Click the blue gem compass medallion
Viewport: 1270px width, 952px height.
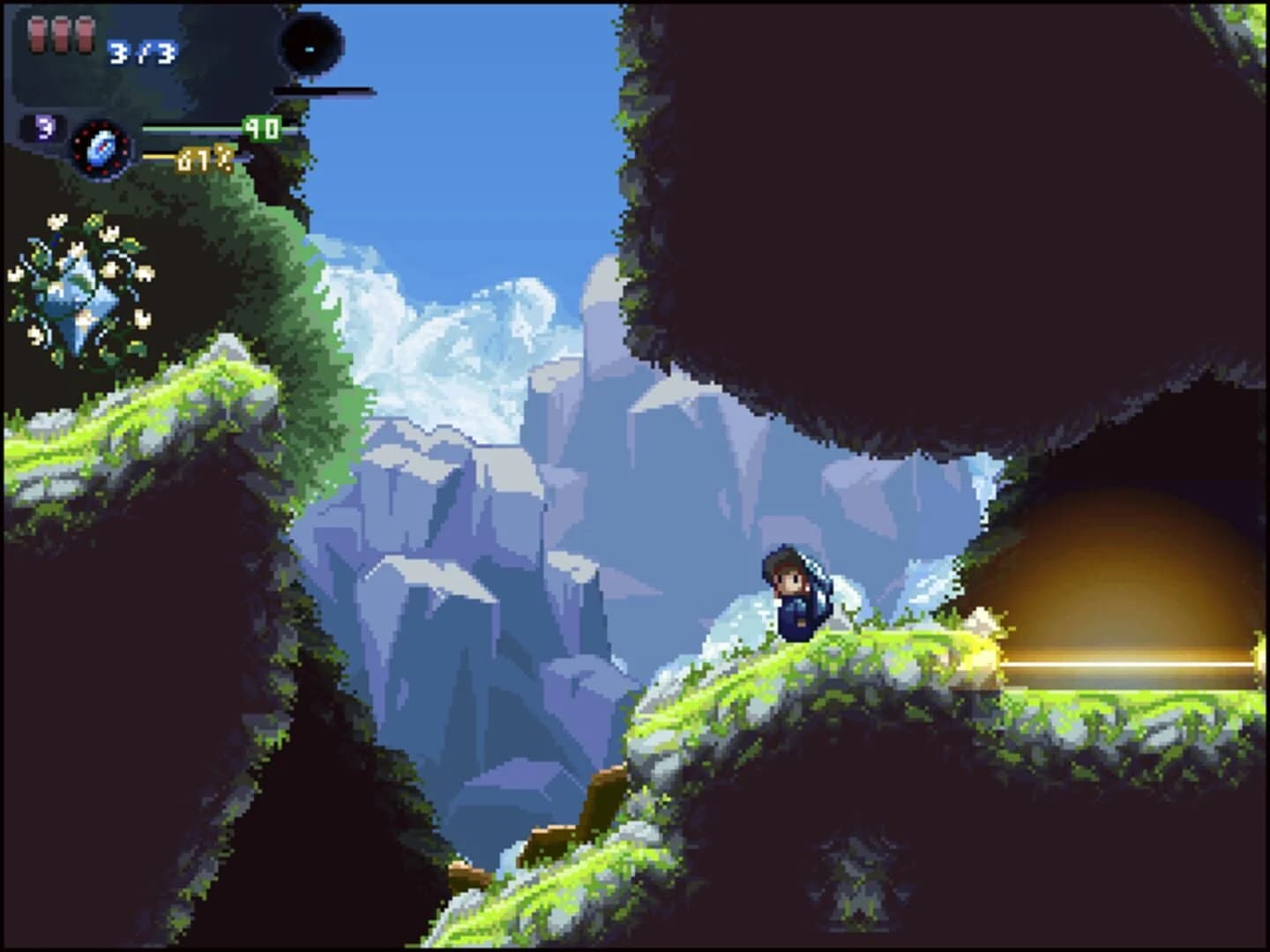tap(101, 149)
